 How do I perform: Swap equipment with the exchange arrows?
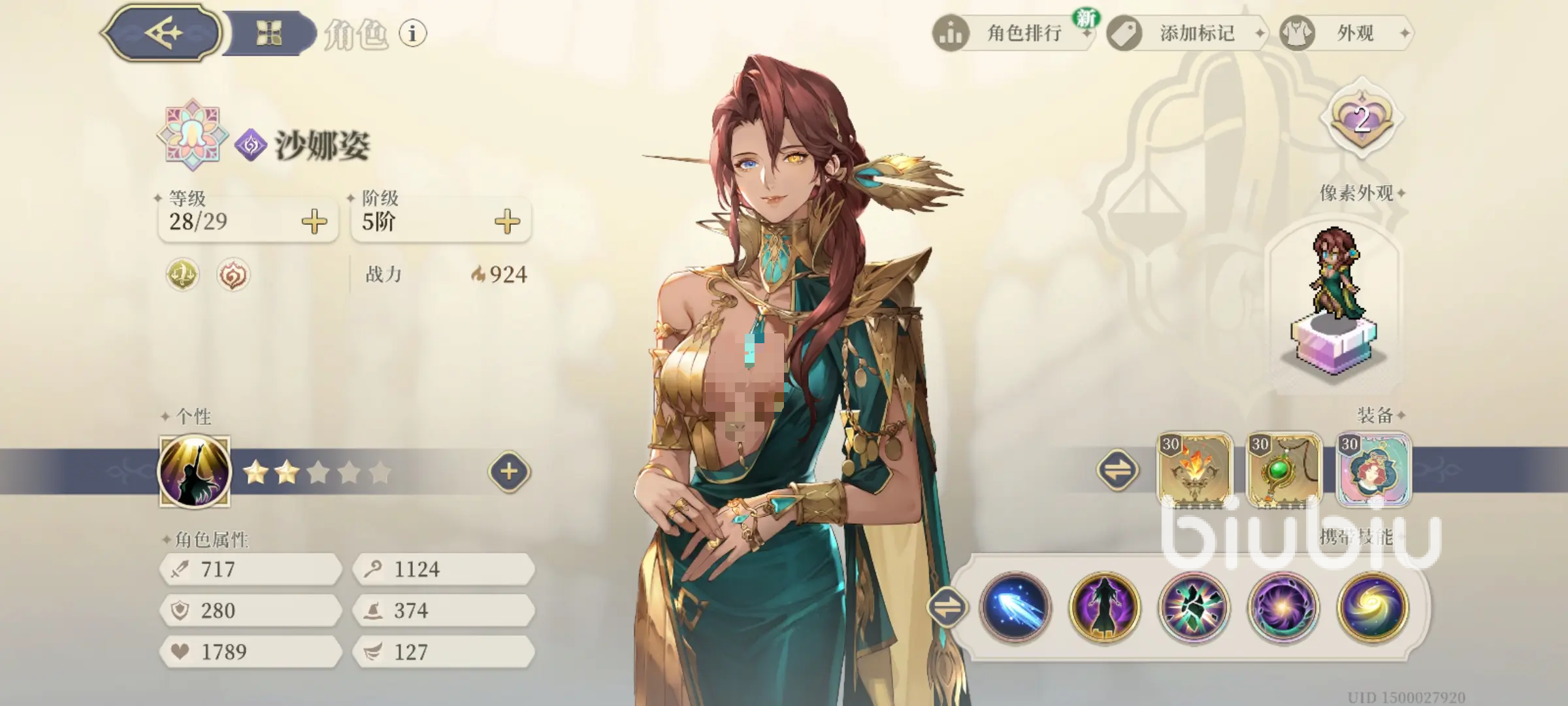pyautogui.click(x=1117, y=470)
